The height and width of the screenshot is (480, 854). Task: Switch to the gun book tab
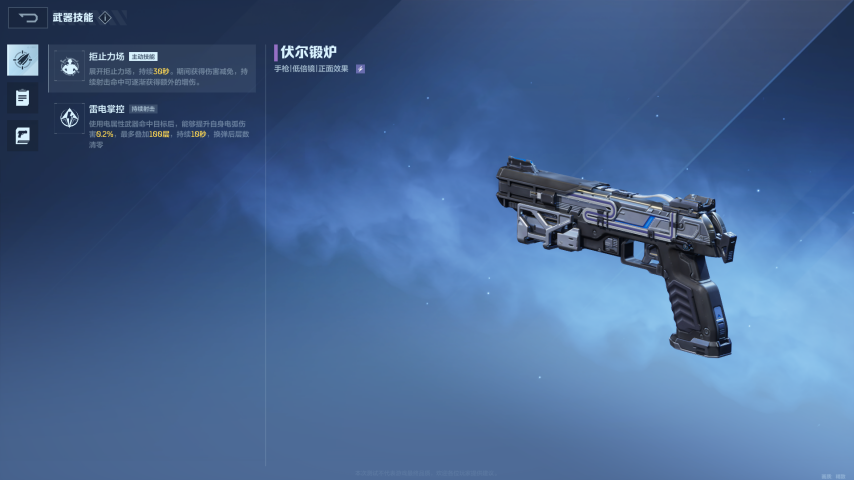[22, 135]
